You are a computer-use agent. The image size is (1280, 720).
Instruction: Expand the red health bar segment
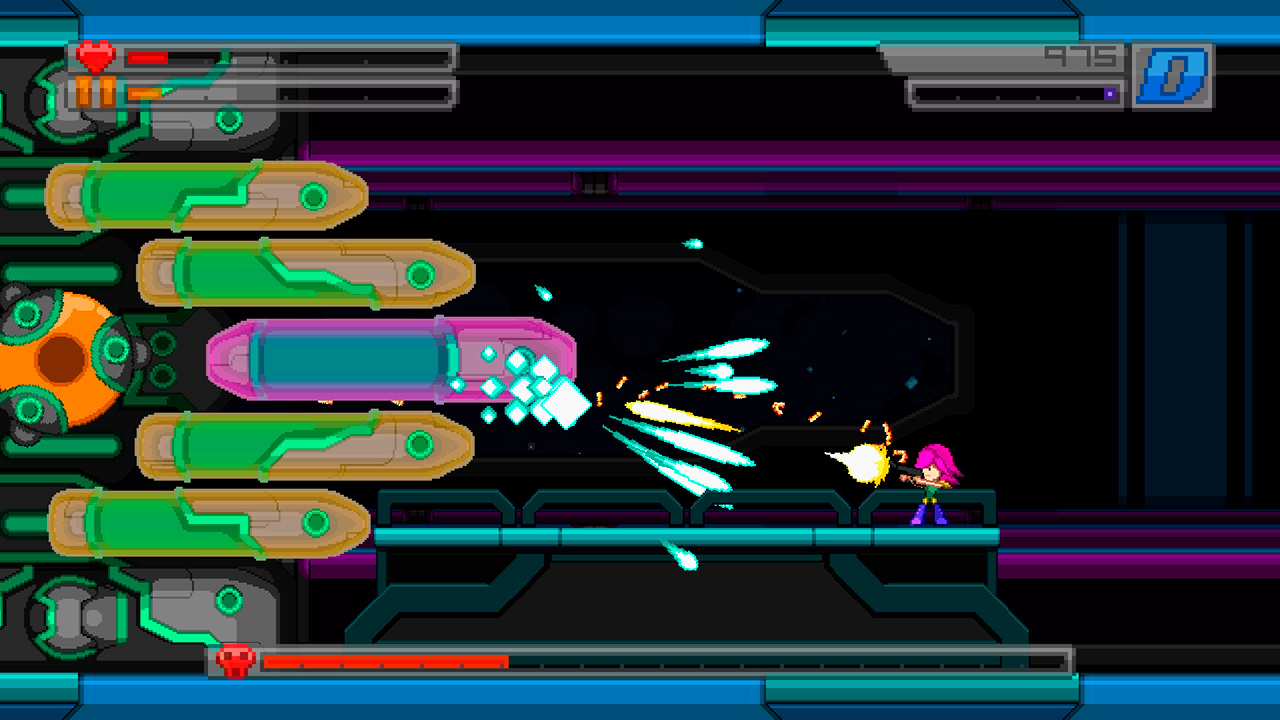pos(148,56)
